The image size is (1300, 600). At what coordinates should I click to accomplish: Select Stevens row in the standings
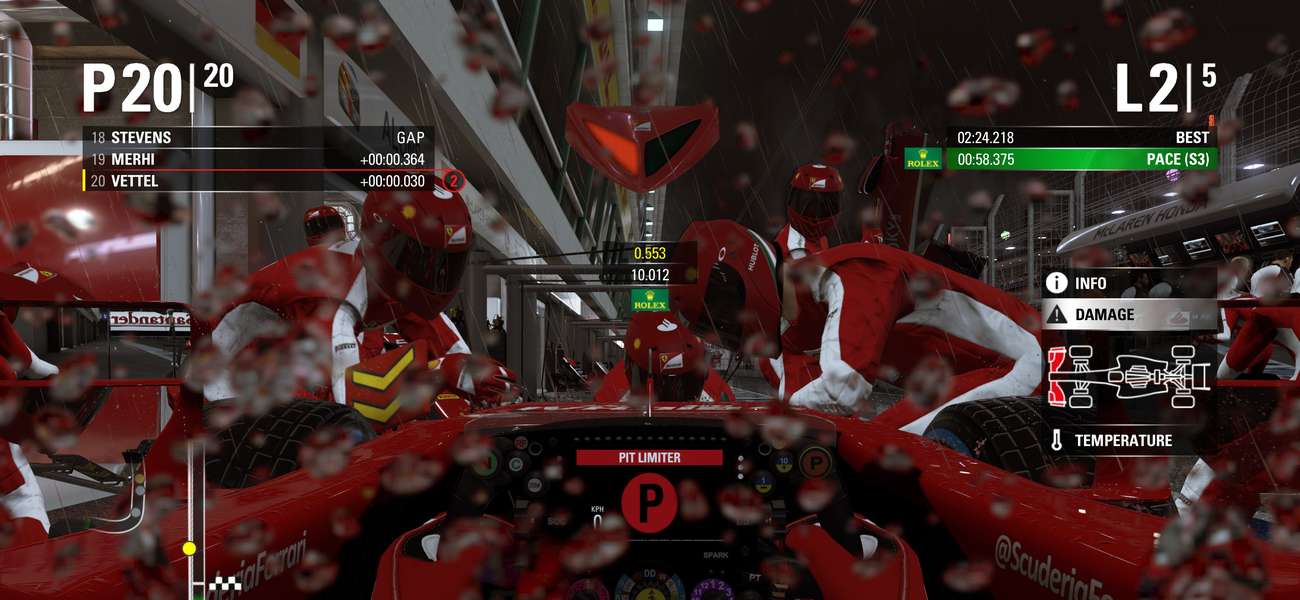[x=258, y=138]
